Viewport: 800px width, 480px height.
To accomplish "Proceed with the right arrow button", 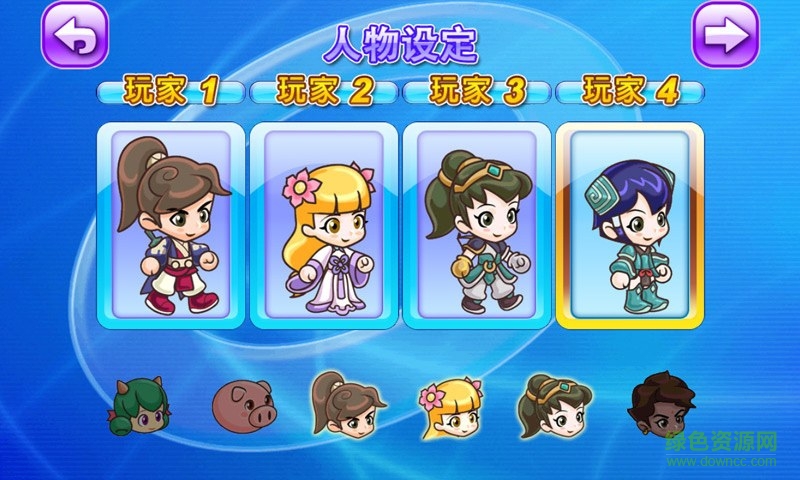I will pos(726,35).
